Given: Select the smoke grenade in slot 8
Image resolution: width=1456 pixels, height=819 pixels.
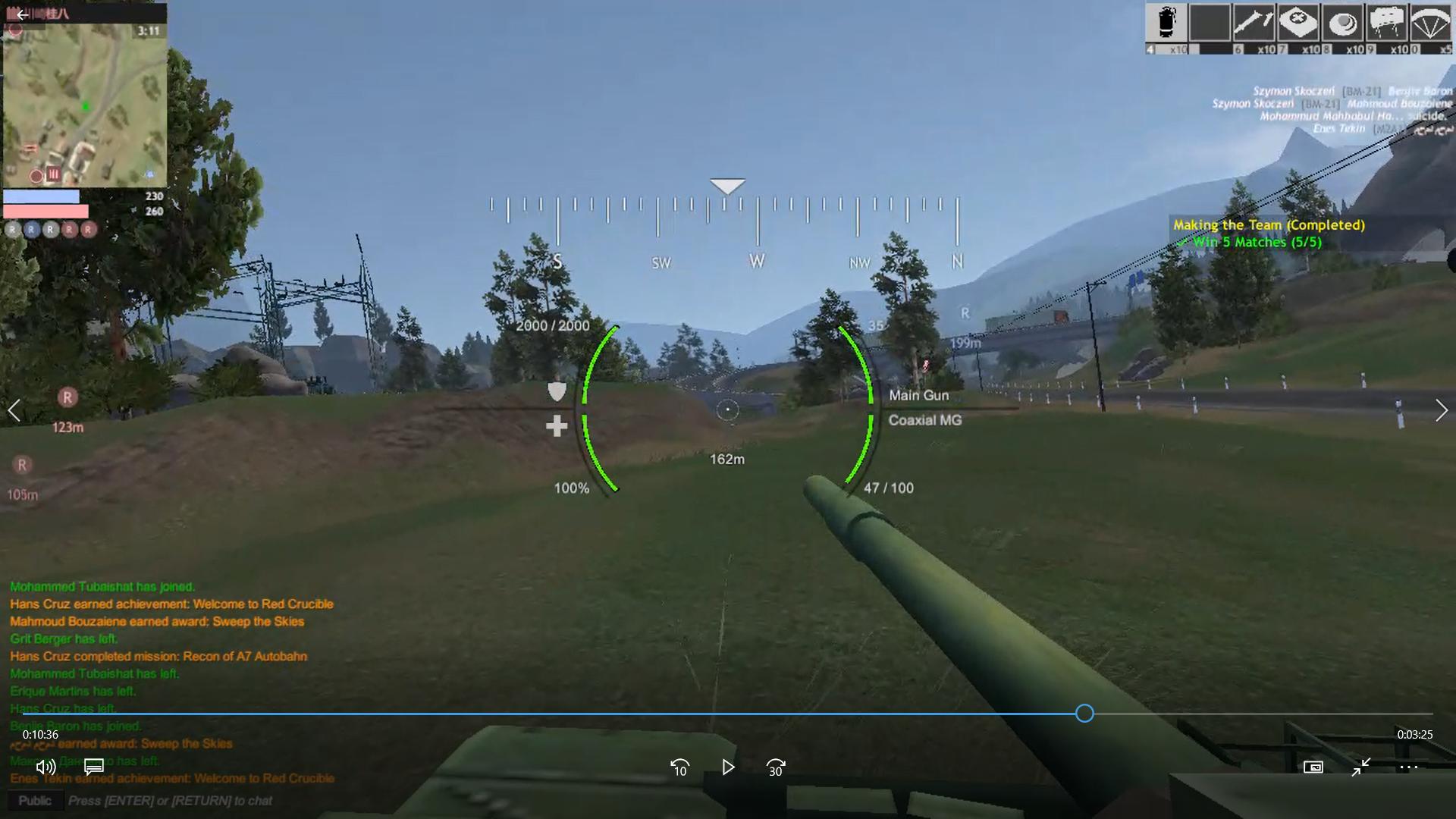Looking at the screenshot, I should [x=1344, y=23].
